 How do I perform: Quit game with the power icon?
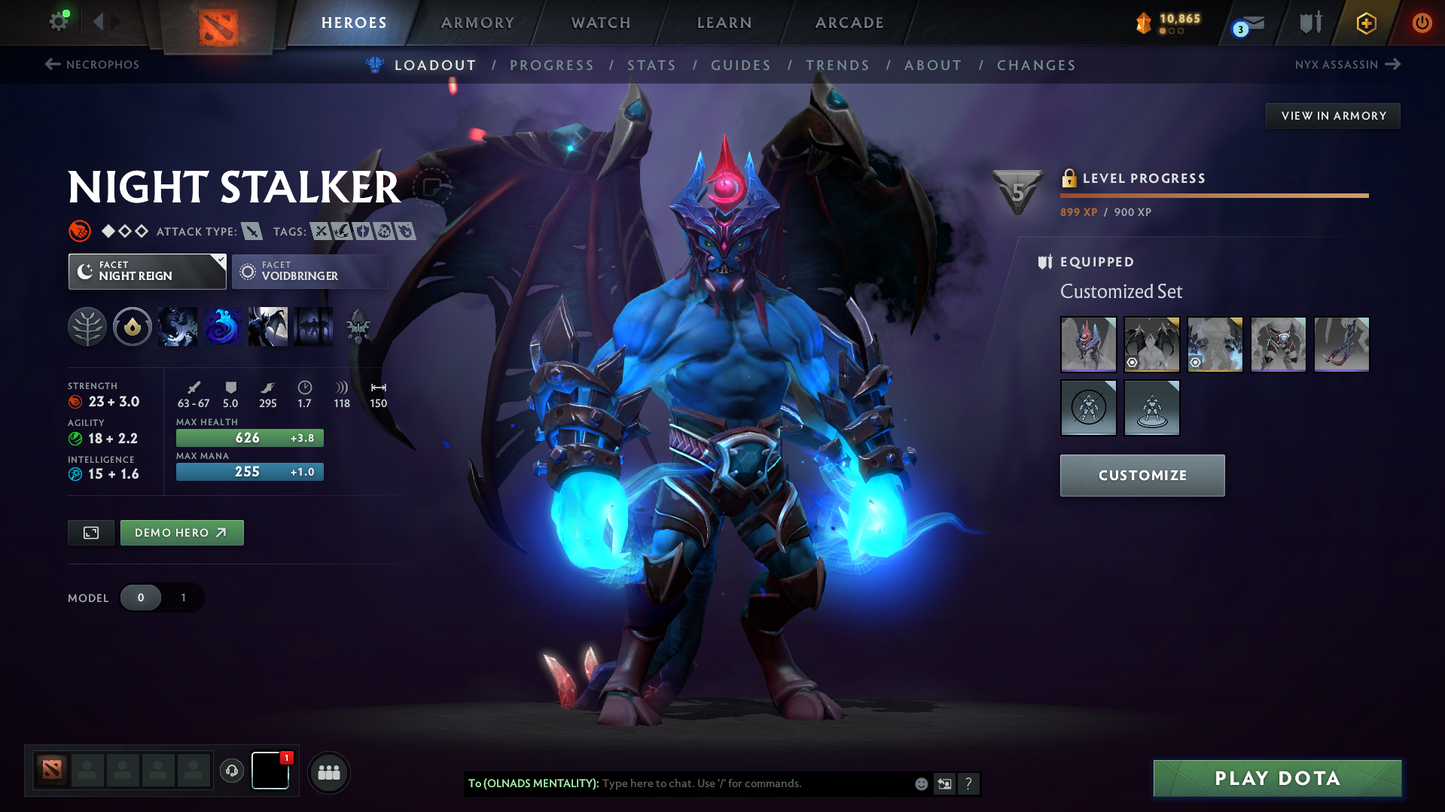[1421, 22]
